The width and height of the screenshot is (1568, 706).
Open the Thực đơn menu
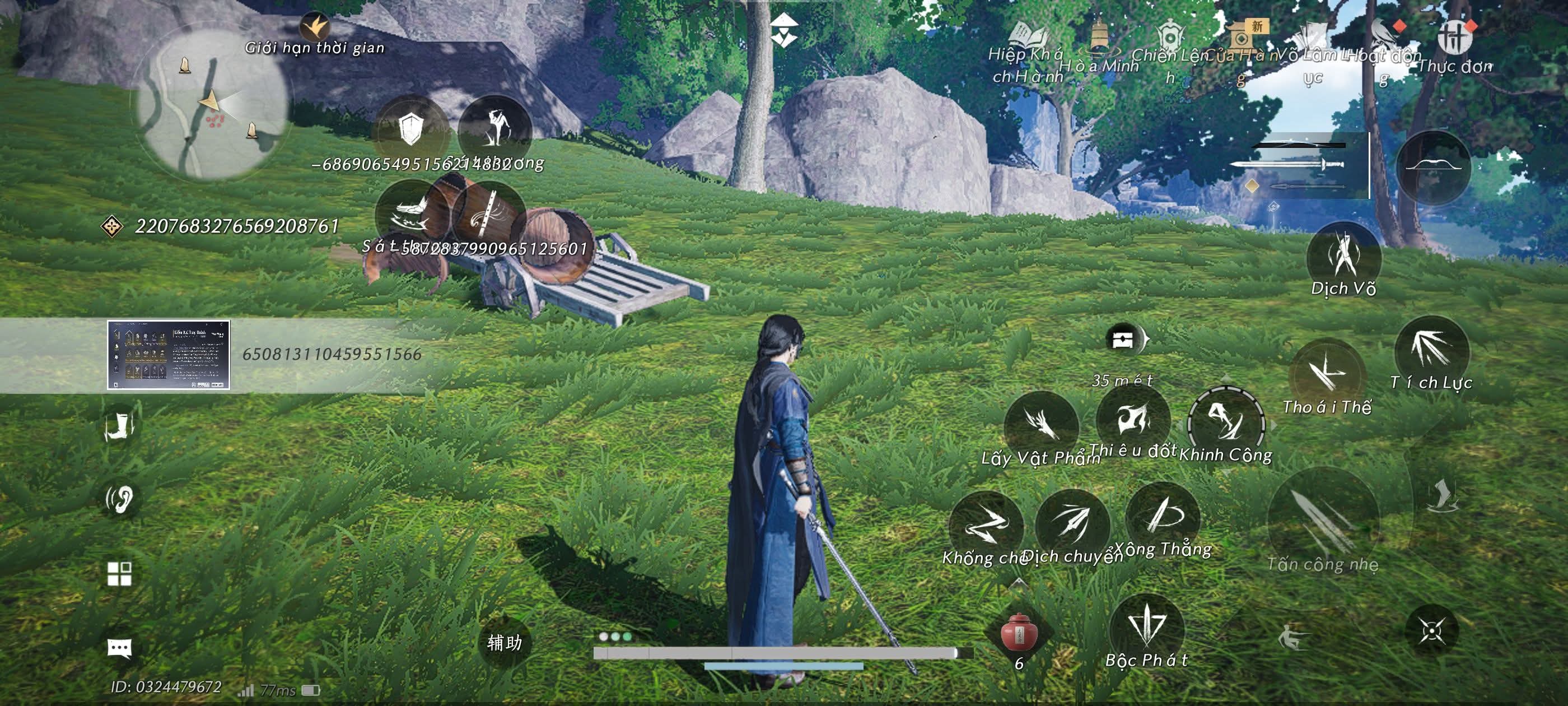click(x=1455, y=38)
